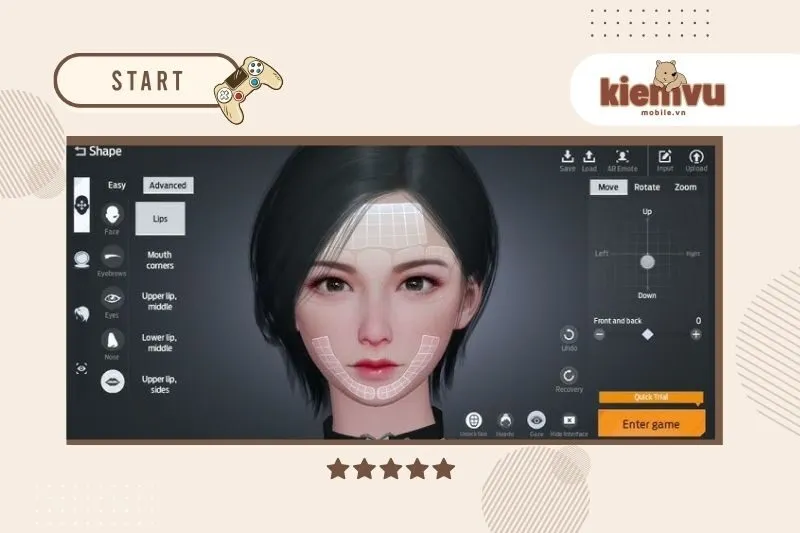Select Upper lip, sides option
Screen dimensions: 800x533
[160, 384]
